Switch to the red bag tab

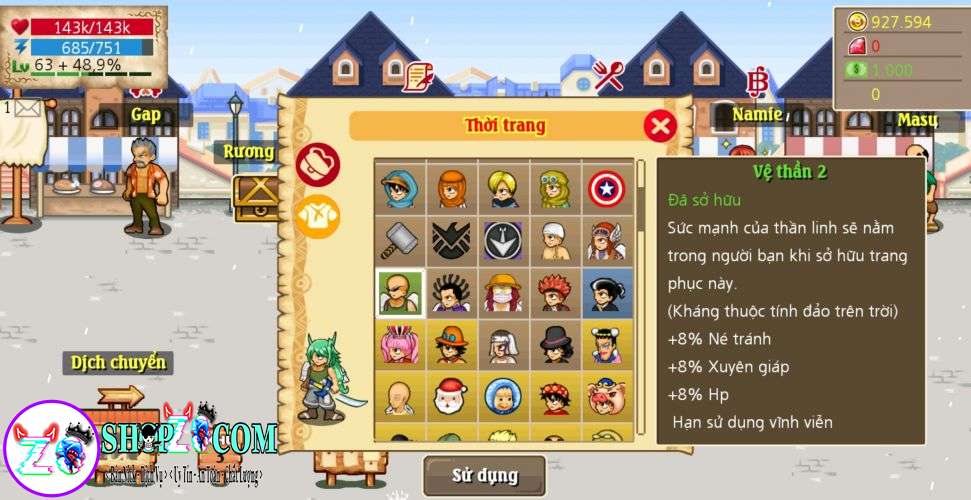click(x=318, y=165)
